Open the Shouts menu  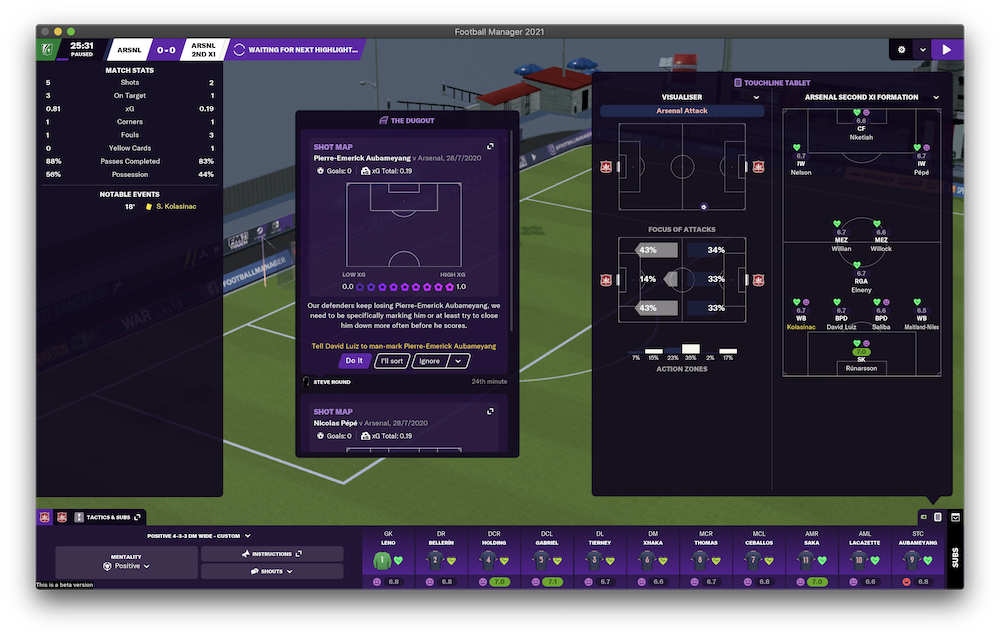tap(272, 571)
